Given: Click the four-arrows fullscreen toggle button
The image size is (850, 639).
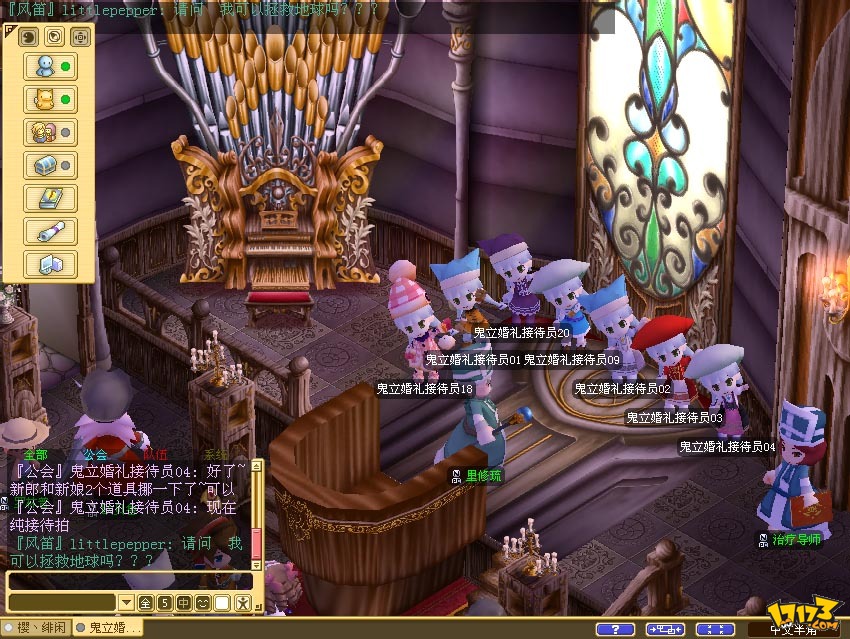Looking at the screenshot, I should pyautogui.click(x=715, y=629).
